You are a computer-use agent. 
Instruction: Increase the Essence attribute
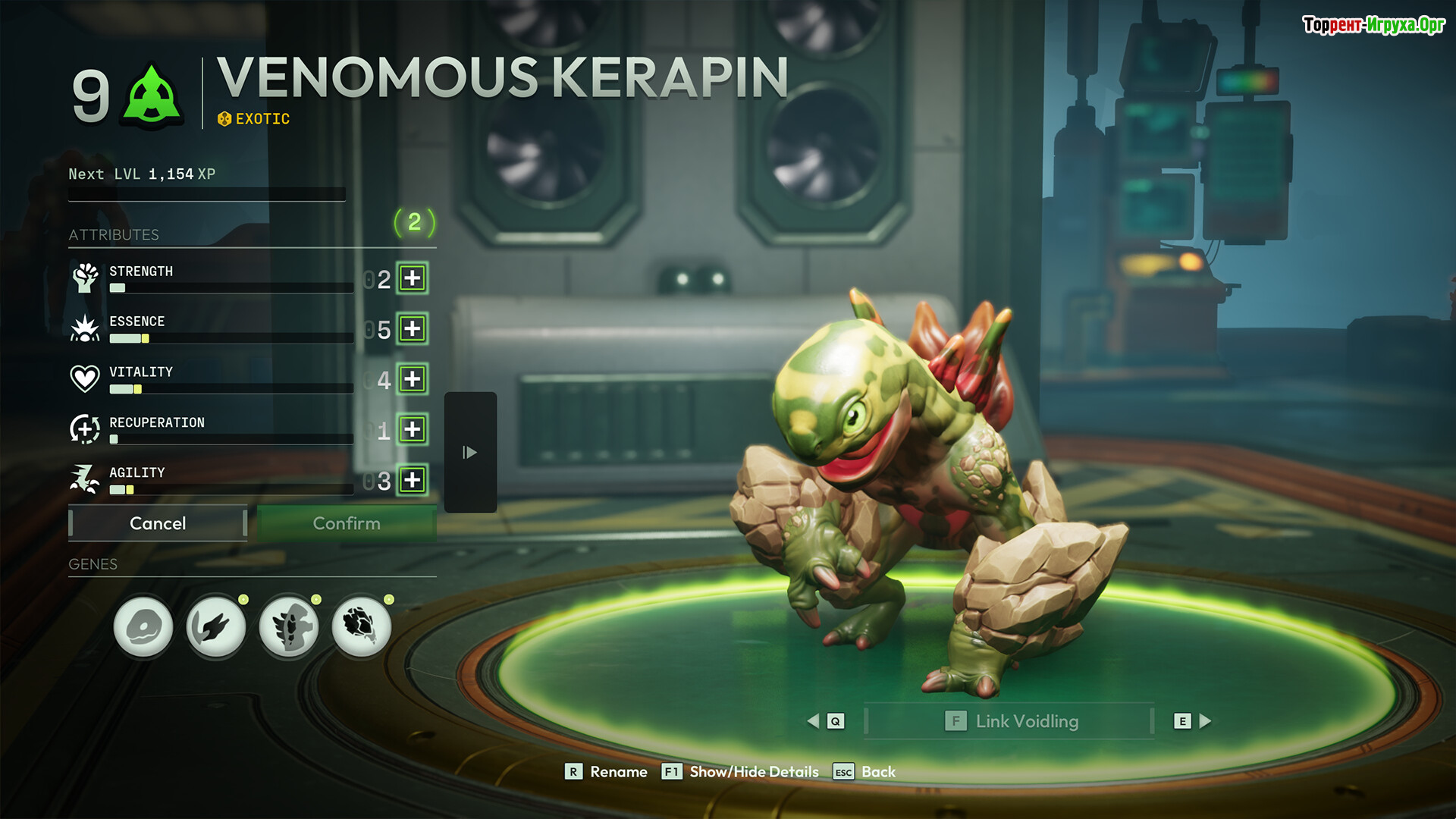(413, 329)
